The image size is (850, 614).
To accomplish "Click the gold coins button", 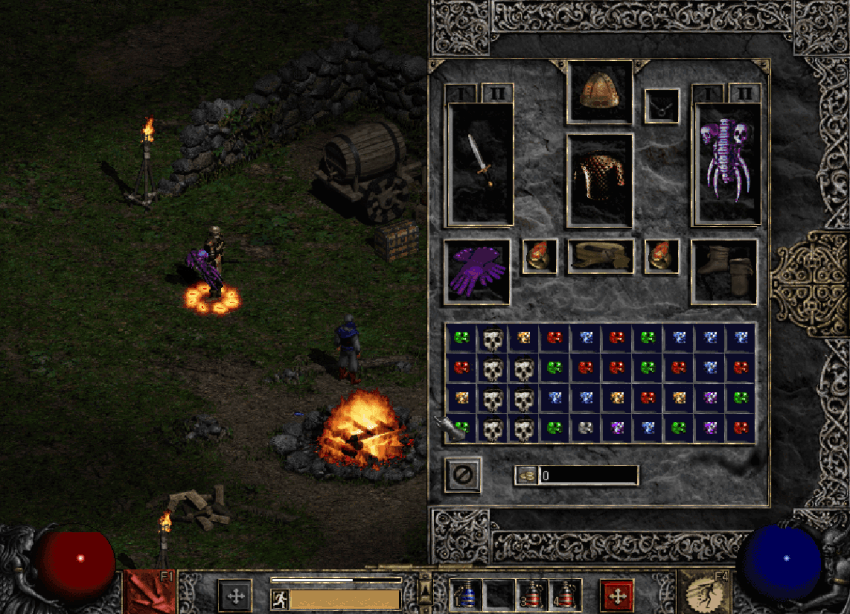I will pyautogui.click(x=526, y=475).
